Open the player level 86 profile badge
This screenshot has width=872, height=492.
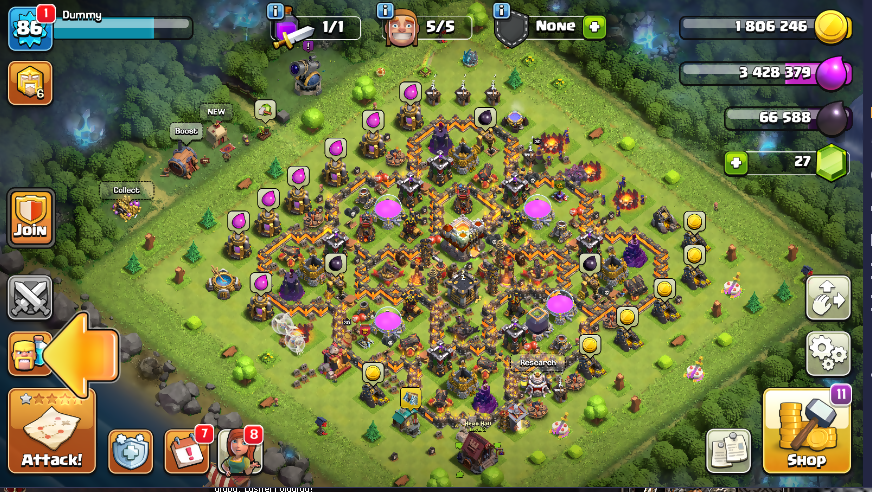point(29,28)
